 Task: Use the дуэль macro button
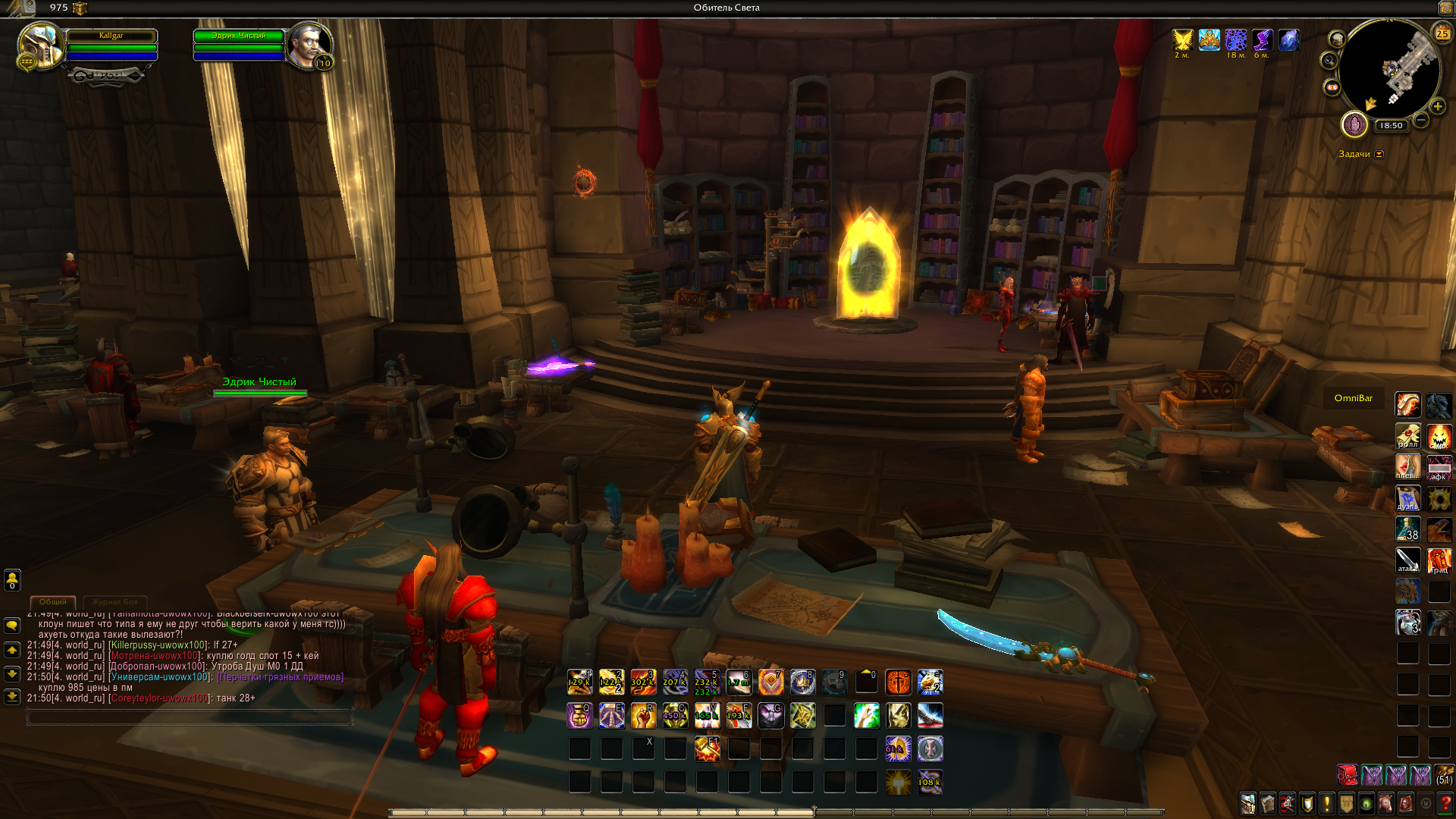click(1407, 498)
